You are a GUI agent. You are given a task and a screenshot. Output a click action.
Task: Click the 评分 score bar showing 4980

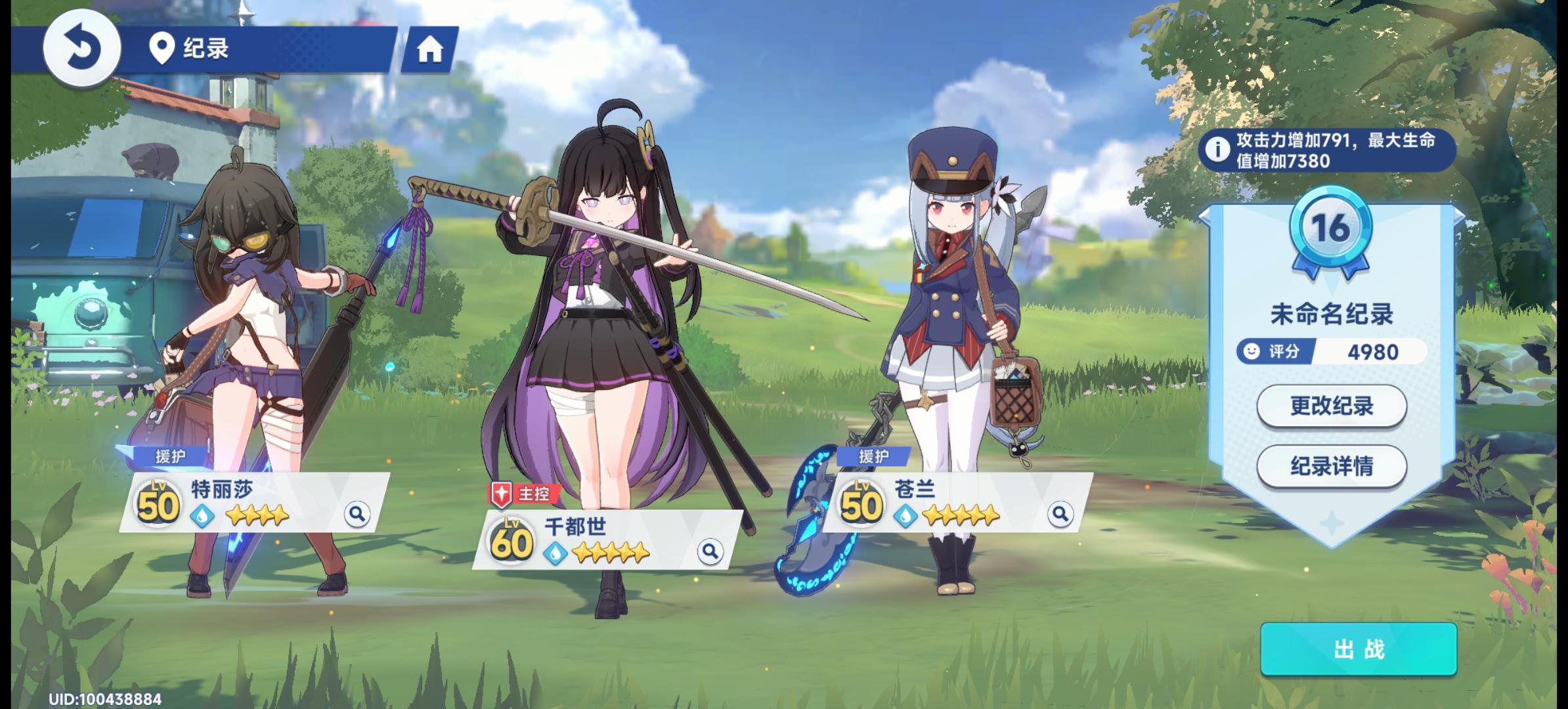point(1332,351)
